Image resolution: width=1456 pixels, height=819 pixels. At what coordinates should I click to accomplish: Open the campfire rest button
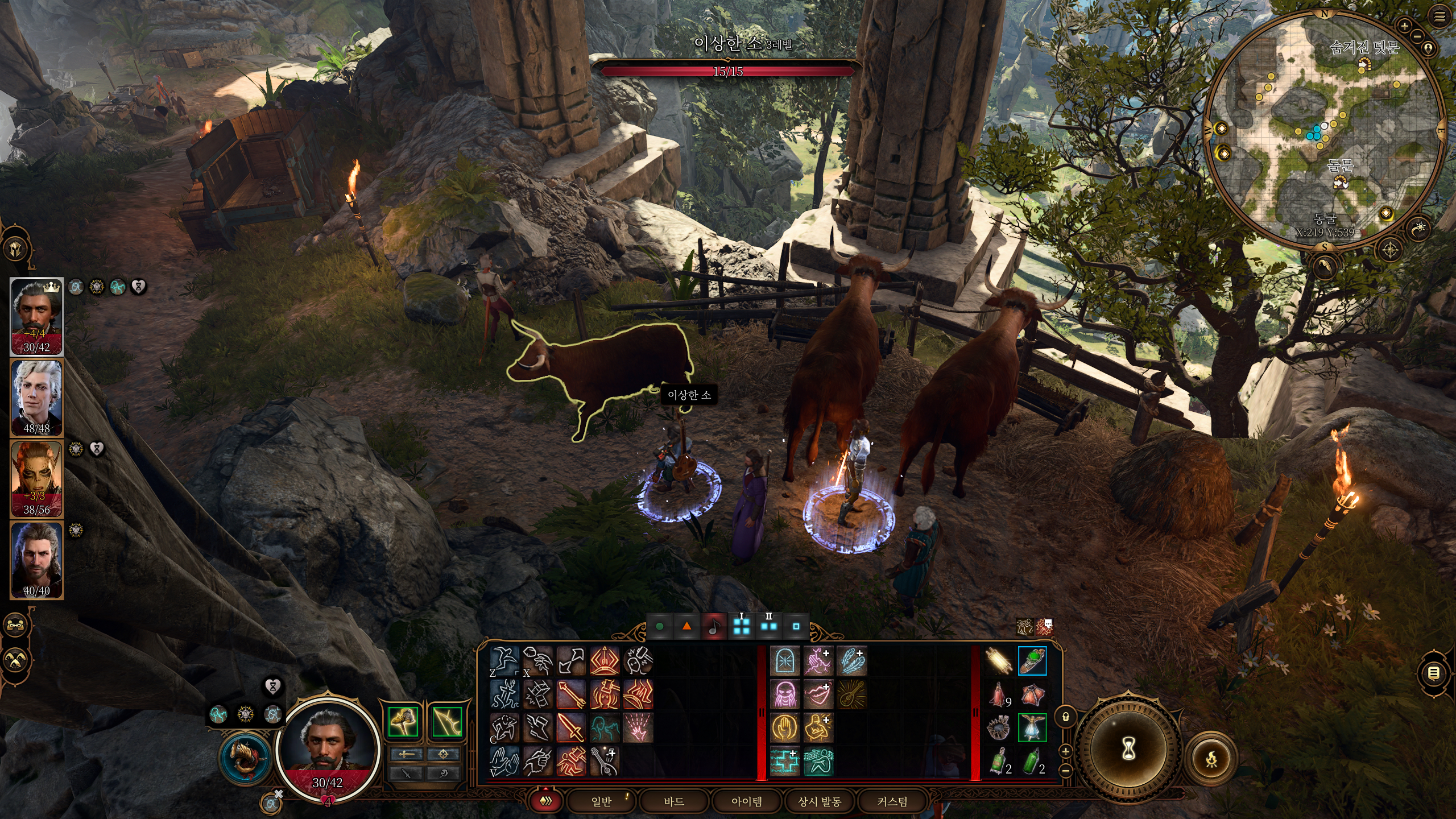pos(1212,759)
